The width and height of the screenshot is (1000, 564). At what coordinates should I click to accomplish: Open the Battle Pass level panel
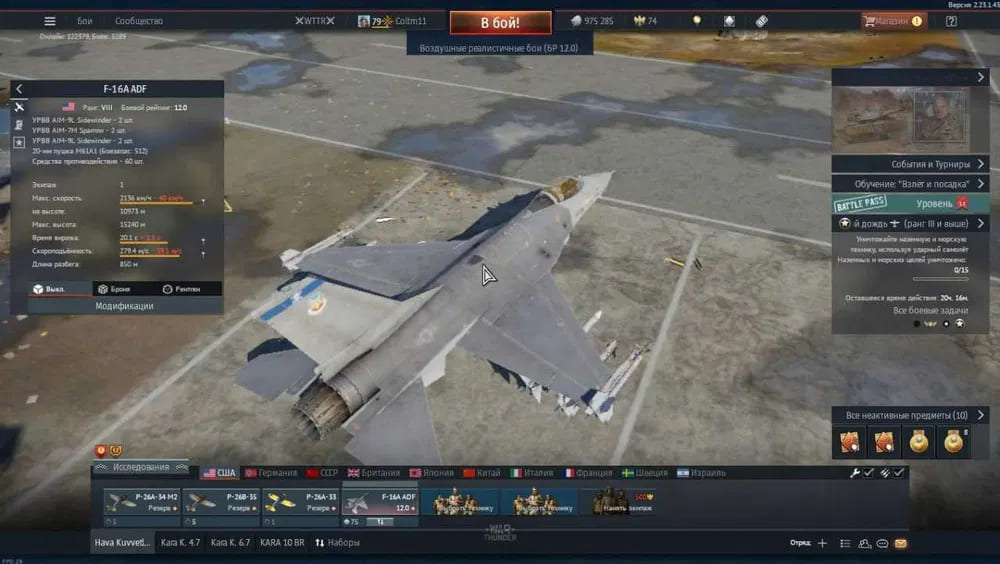click(x=910, y=203)
